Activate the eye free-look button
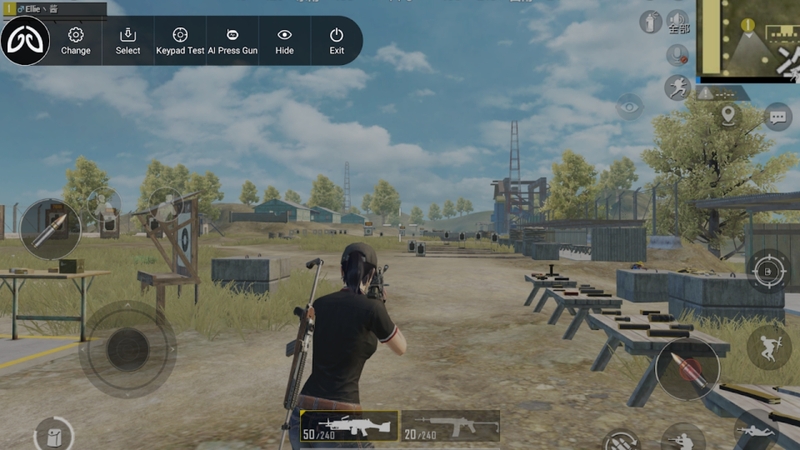 tap(629, 106)
